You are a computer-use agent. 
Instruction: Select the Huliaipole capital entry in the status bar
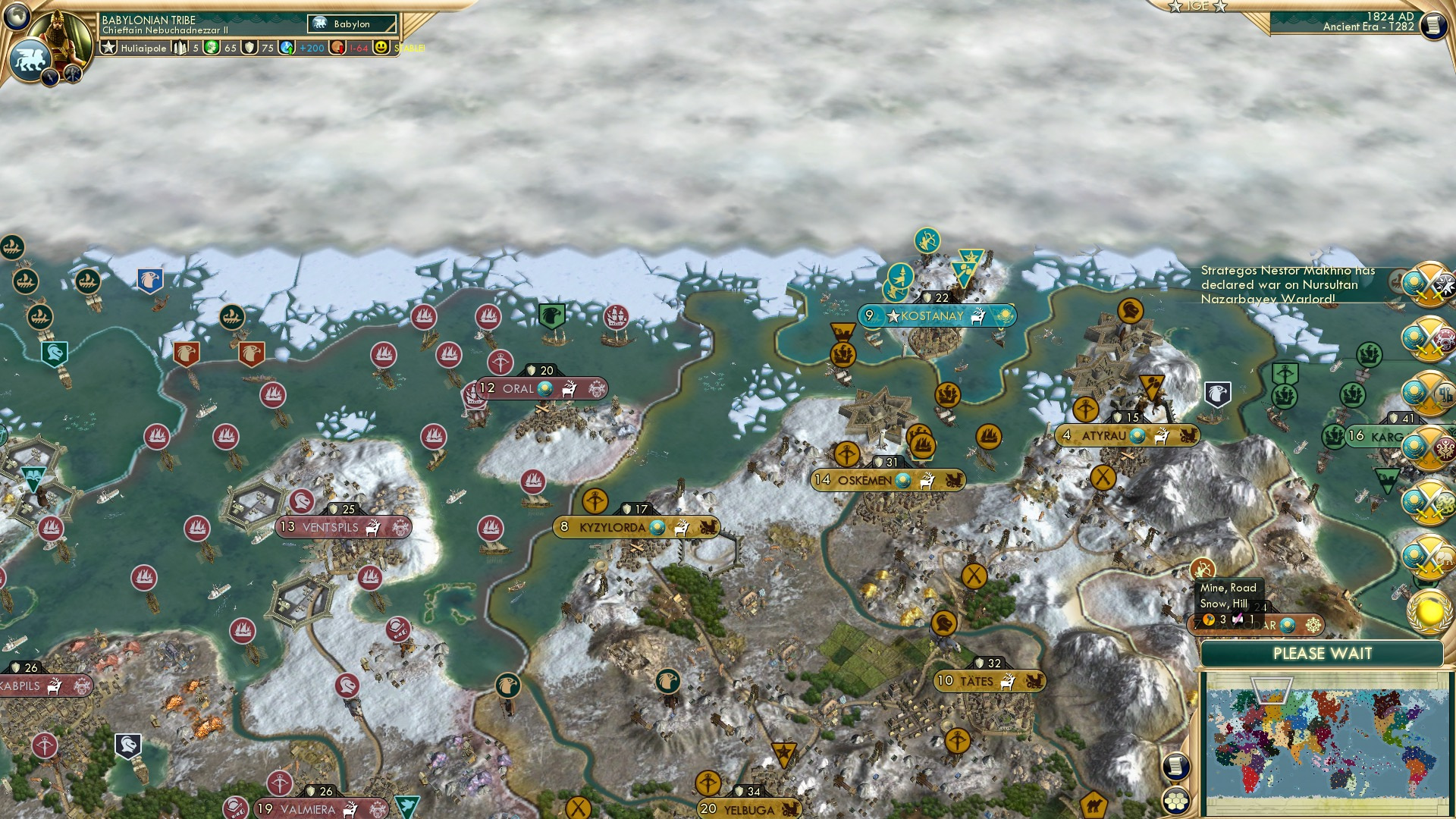pyautogui.click(x=144, y=48)
